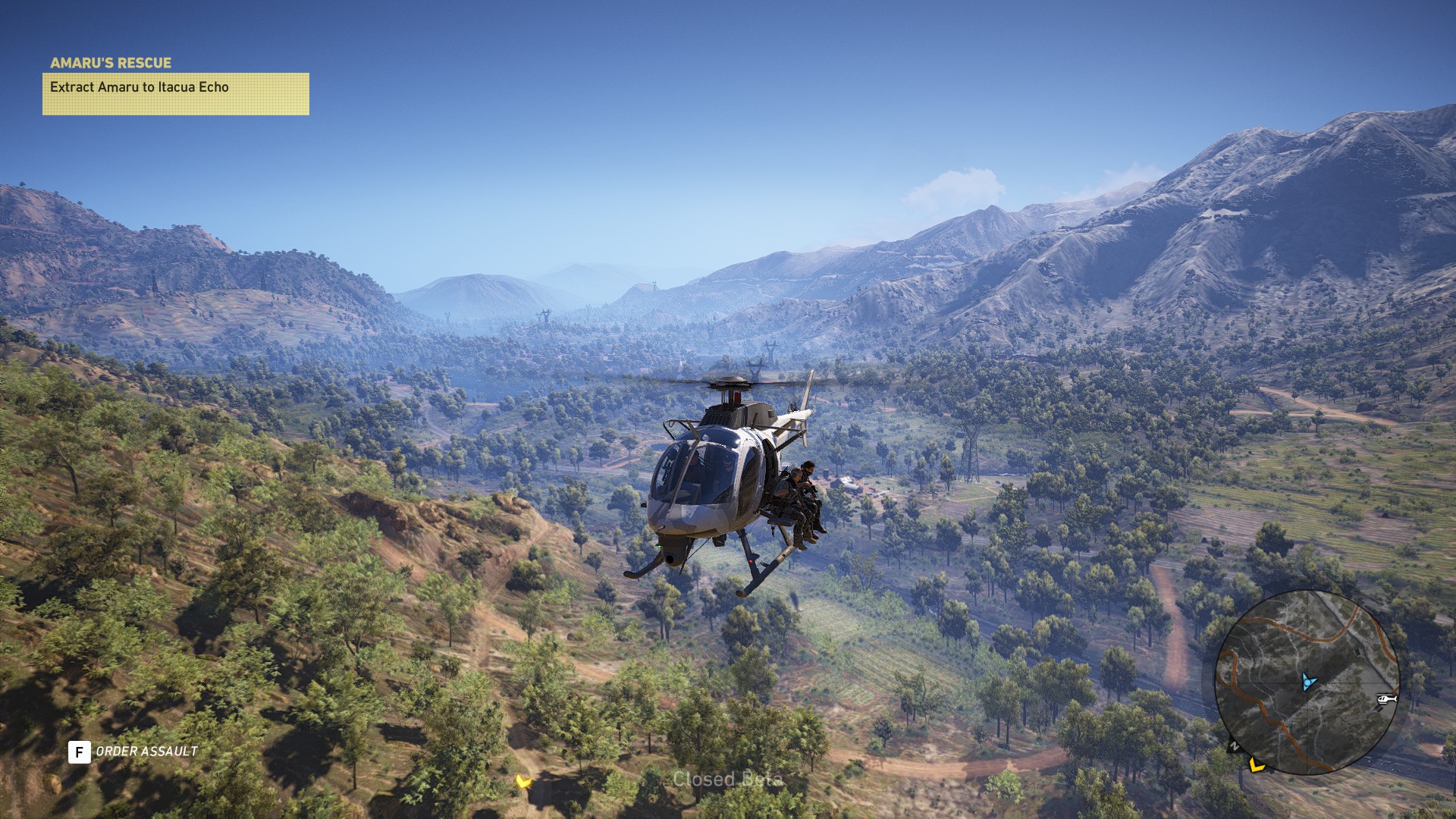Select the yellow objective marker on minimap edge
1456x819 pixels.
tap(1257, 765)
